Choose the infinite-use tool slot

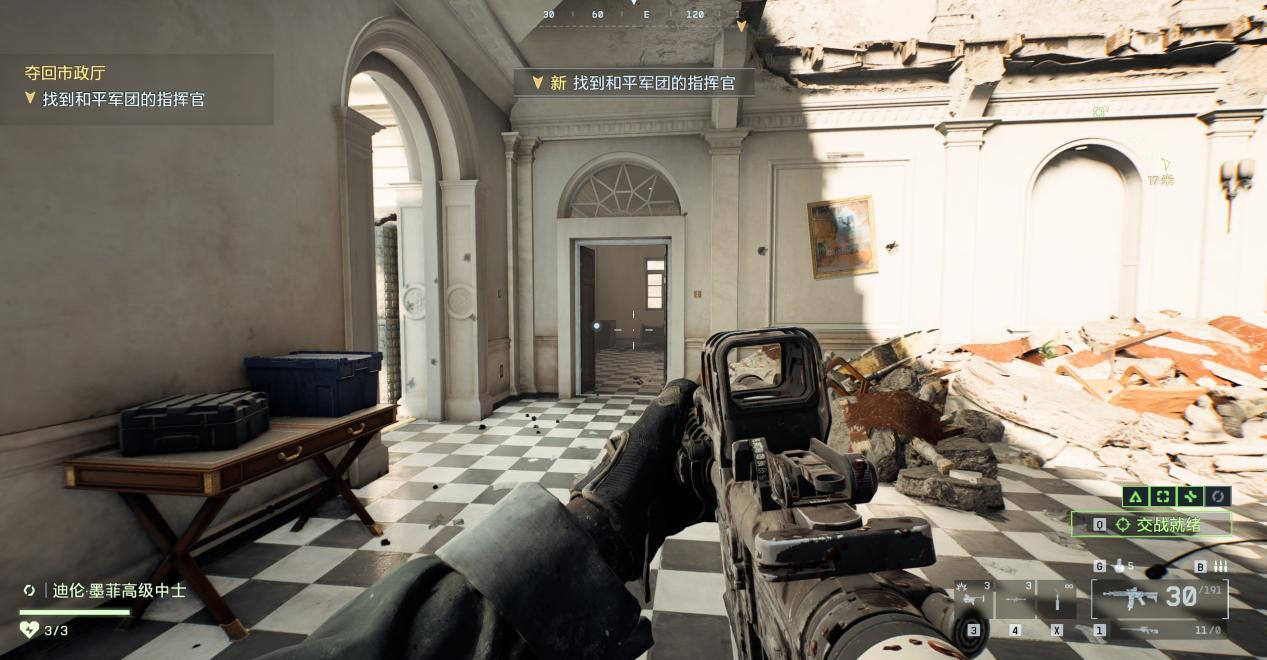click(1056, 599)
